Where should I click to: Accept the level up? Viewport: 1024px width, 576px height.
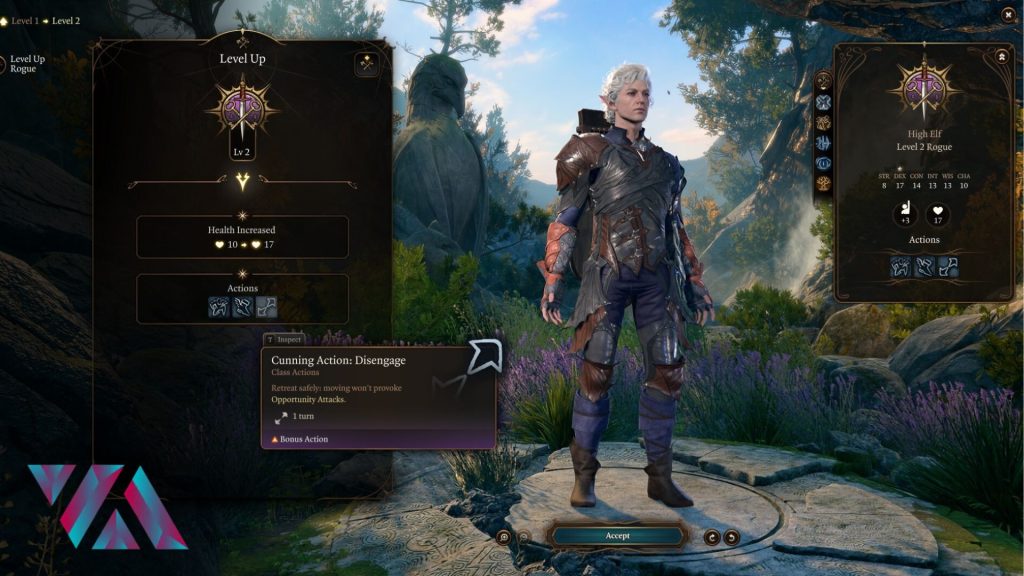pos(617,536)
